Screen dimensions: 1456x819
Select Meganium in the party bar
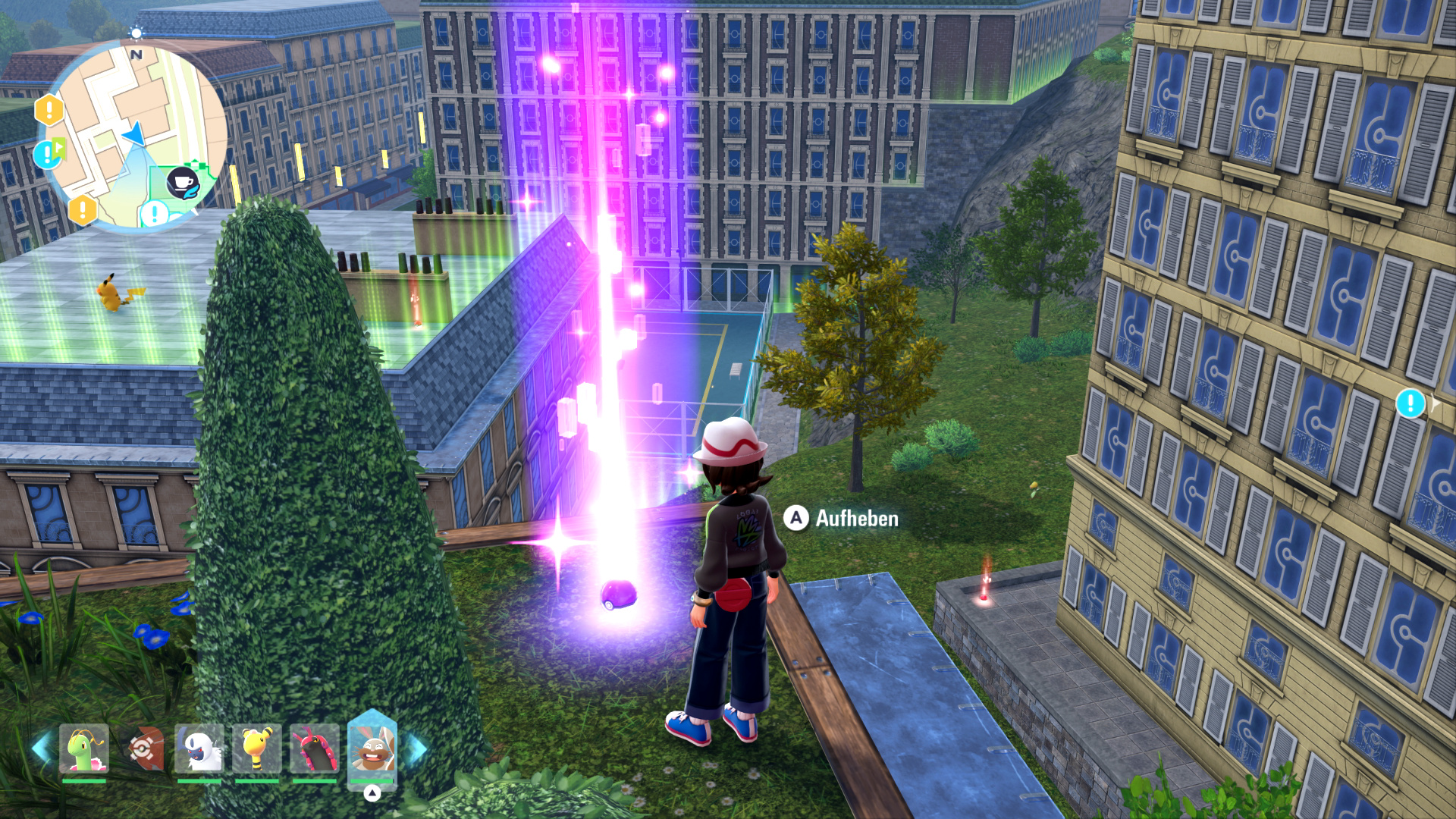(x=83, y=749)
